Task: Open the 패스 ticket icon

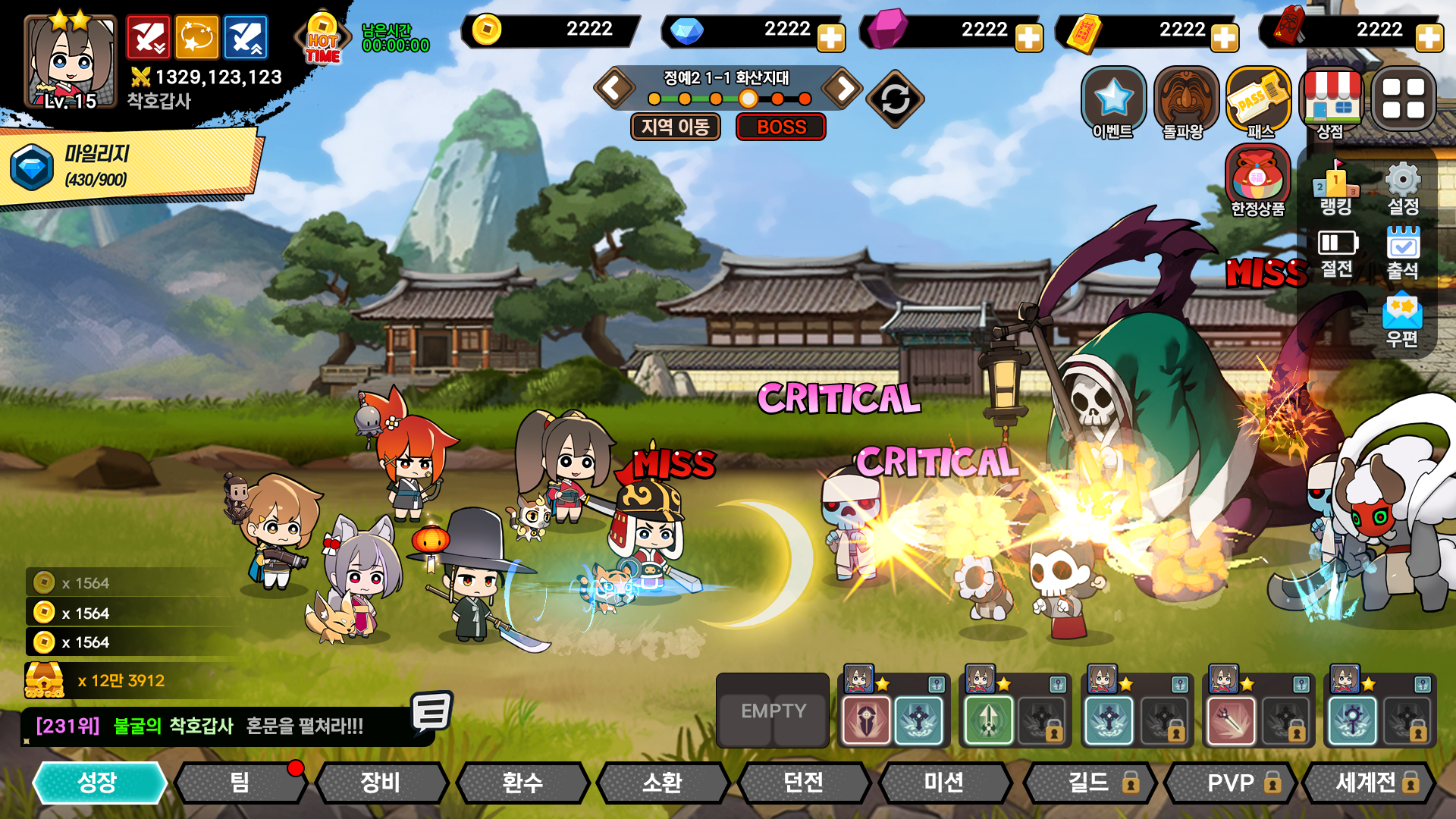Action: (x=1258, y=102)
